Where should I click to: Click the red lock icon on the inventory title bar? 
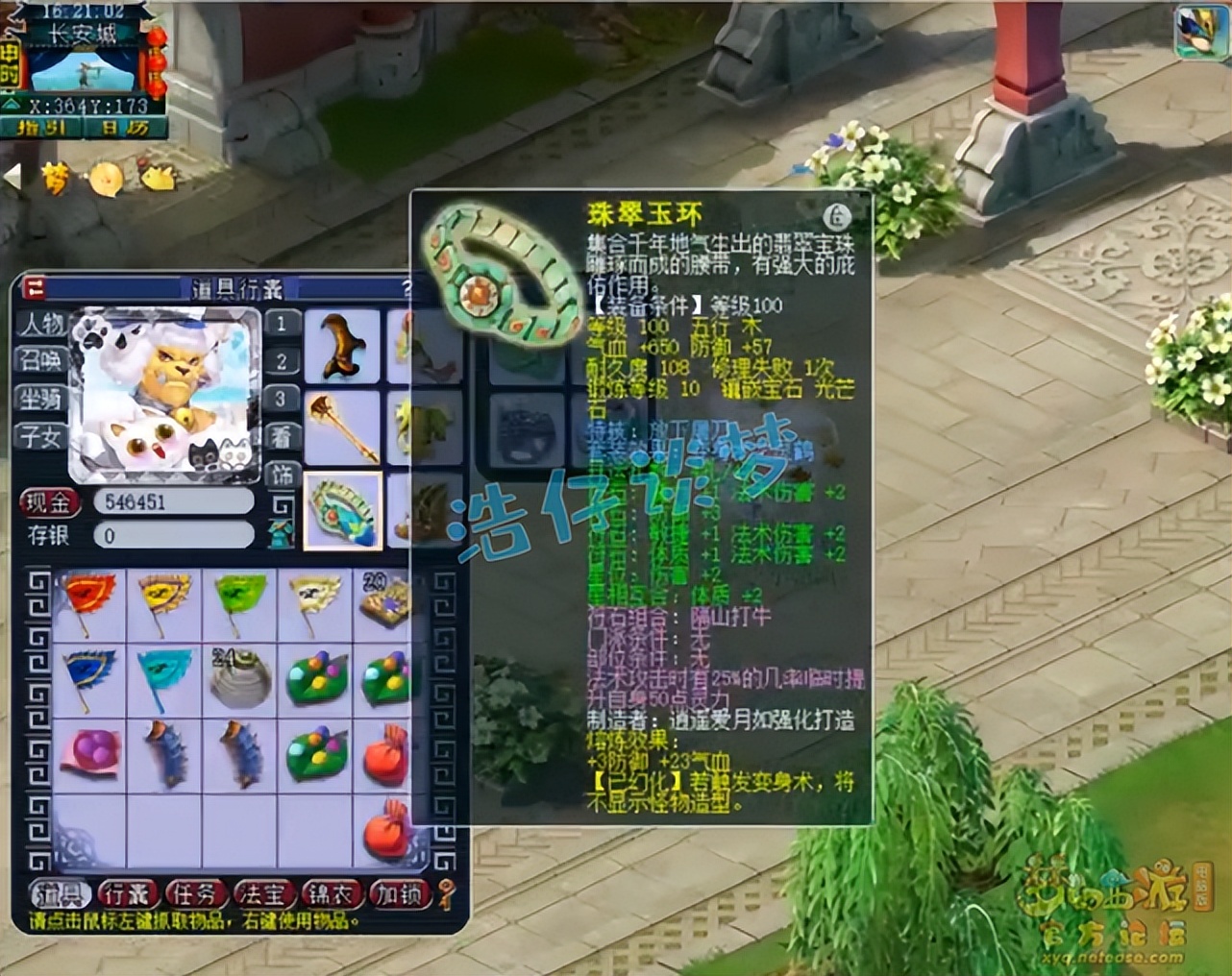click(x=33, y=289)
